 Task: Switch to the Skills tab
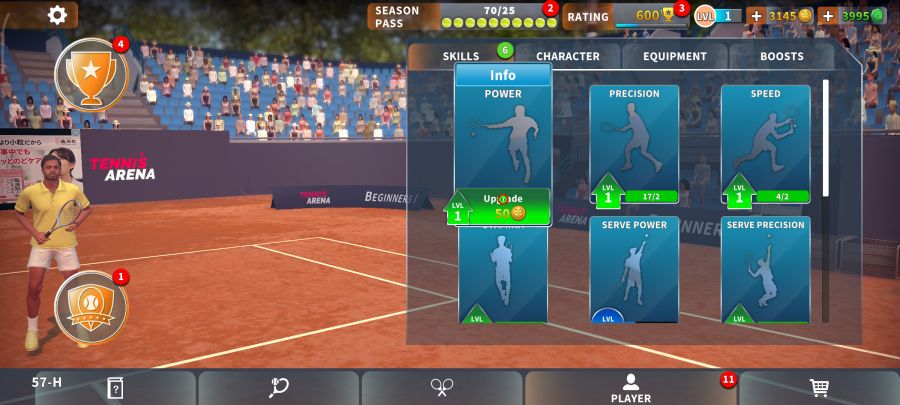click(x=461, y=56)
